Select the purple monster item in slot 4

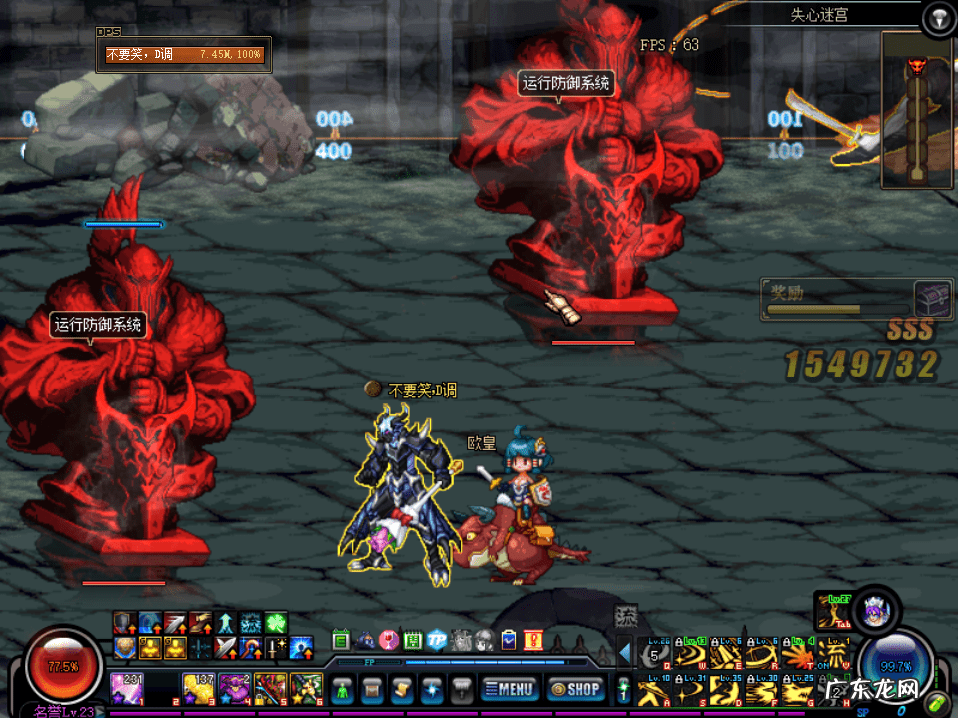(235, 687)
